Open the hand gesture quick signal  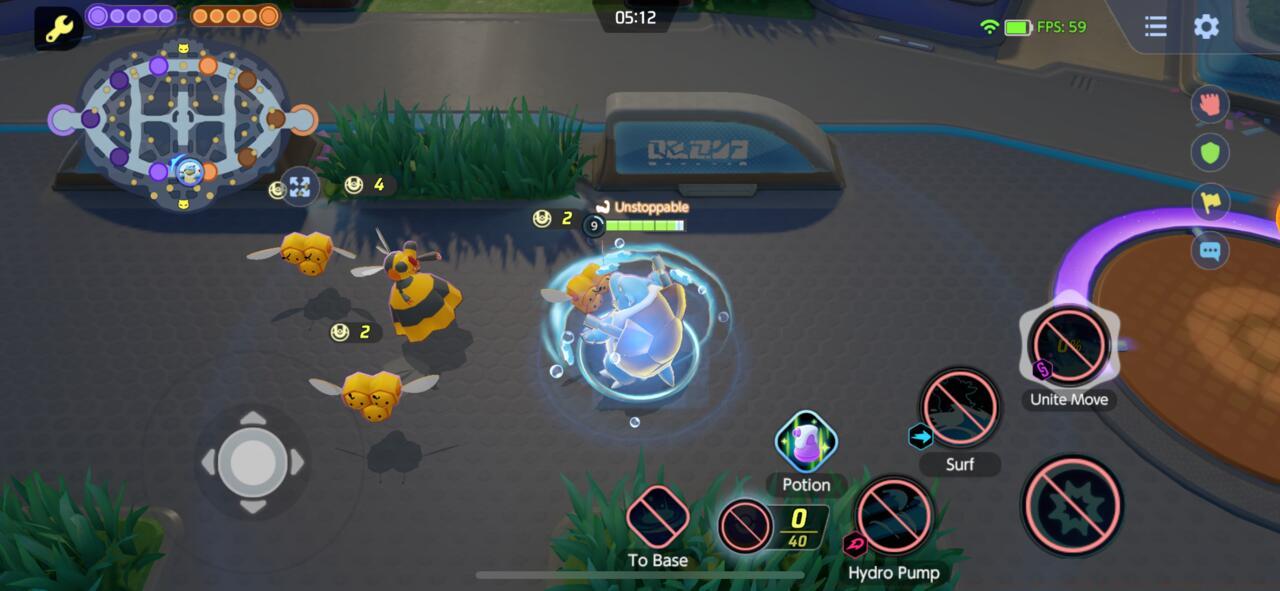(1210, 103)
